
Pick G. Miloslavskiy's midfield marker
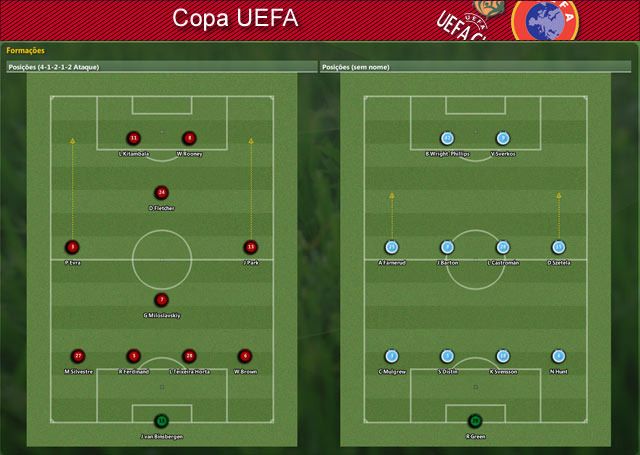click(161, 299)
